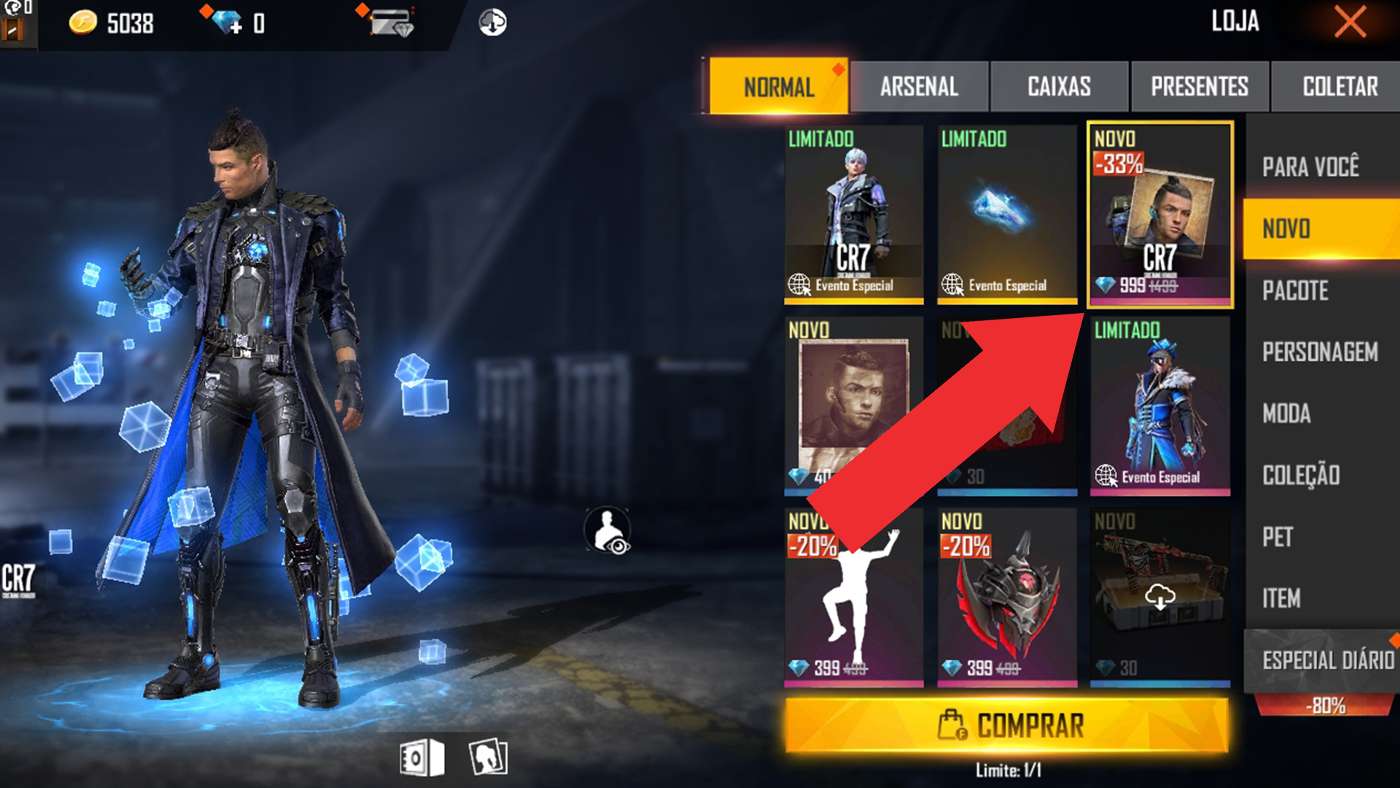
Task: Select the highlighted CR7 -33% bundle card
Action: click(1159, 213)
